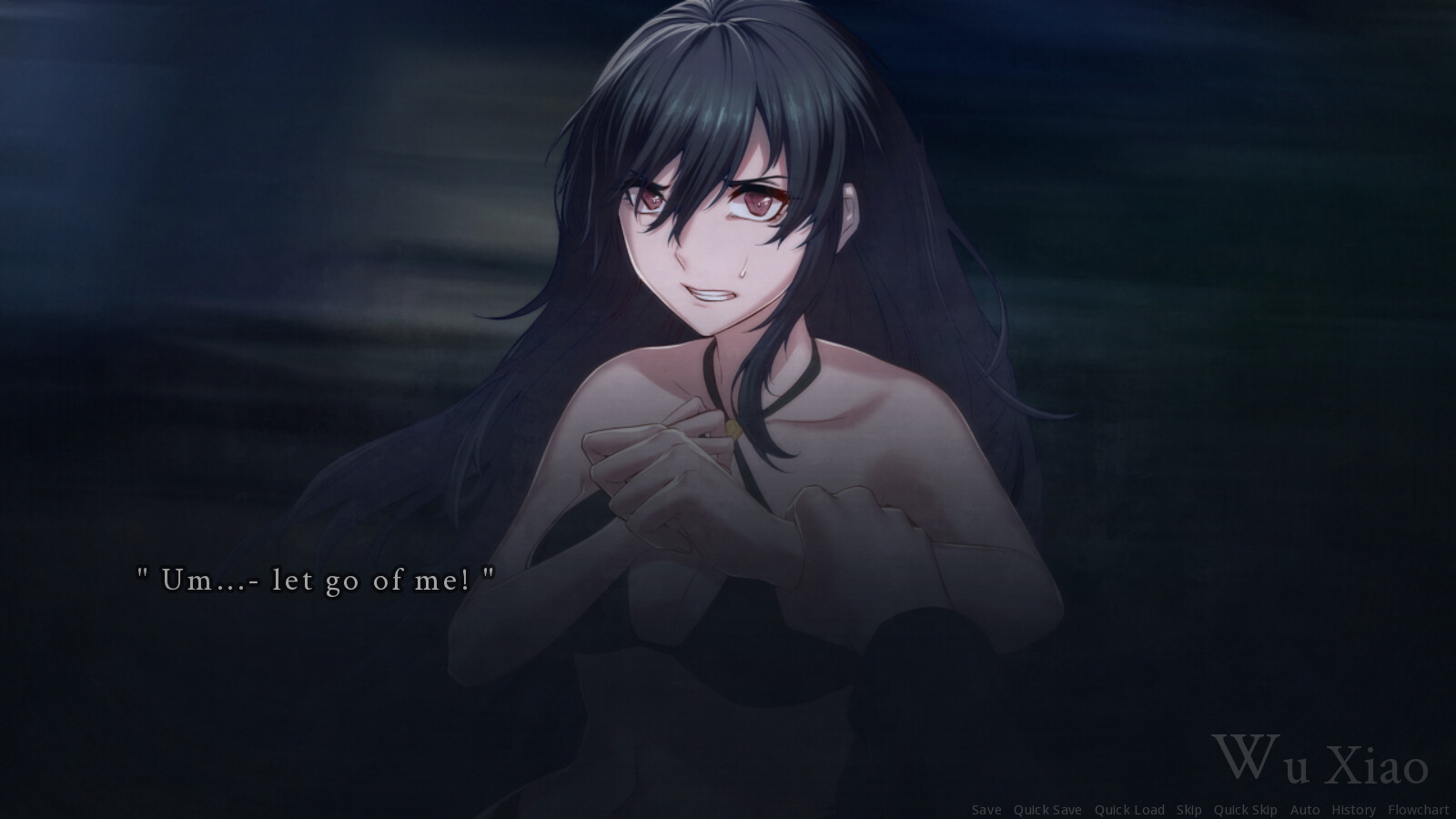Start fast-forwarding with Quick Skip

(1246, 810)
